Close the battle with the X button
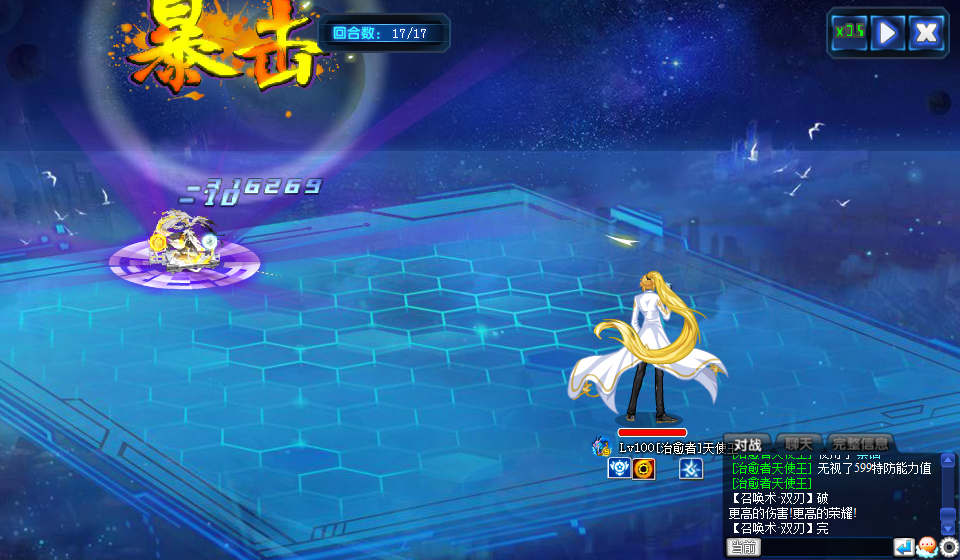 [x=926, y=33]
